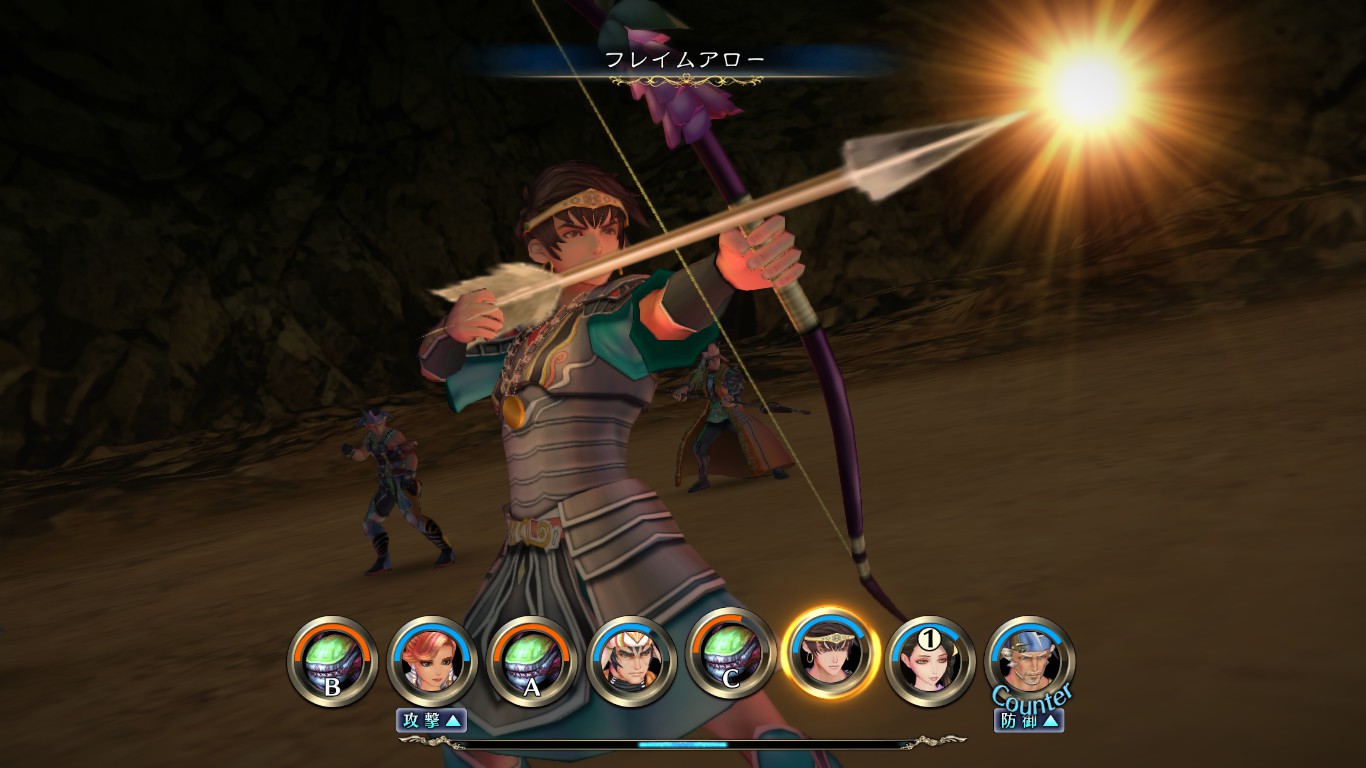Viewport: 1366px width, 768px height.
Task: Select enemy C portrait on the timeline
Action: pos(731,661)
